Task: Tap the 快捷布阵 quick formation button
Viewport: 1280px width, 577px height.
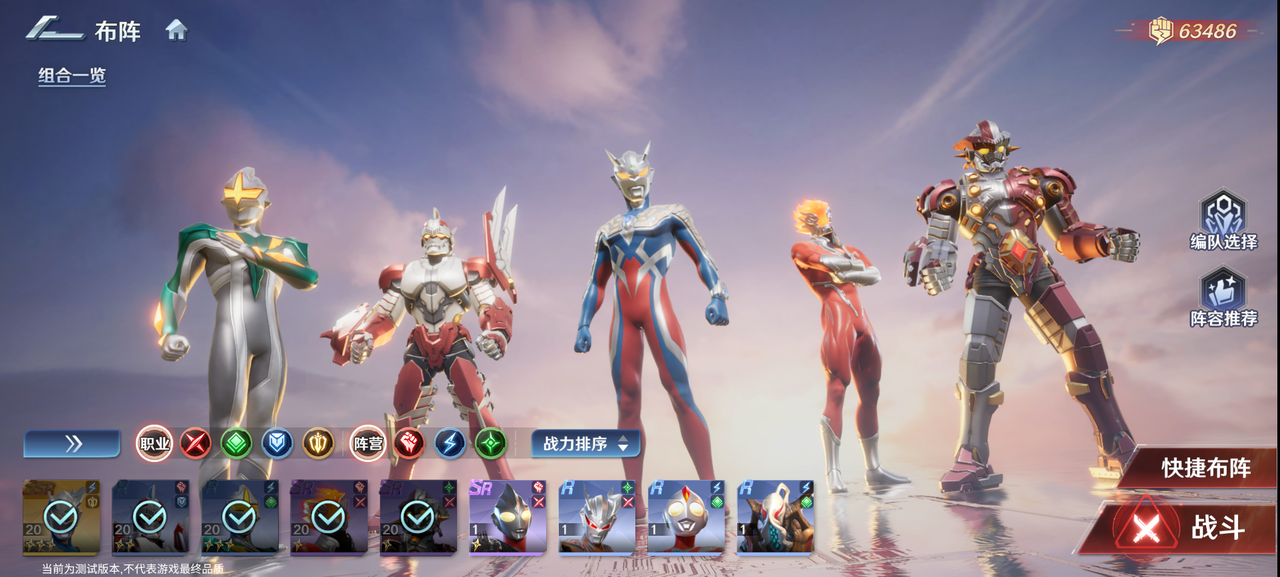Action: point(1204,468)
